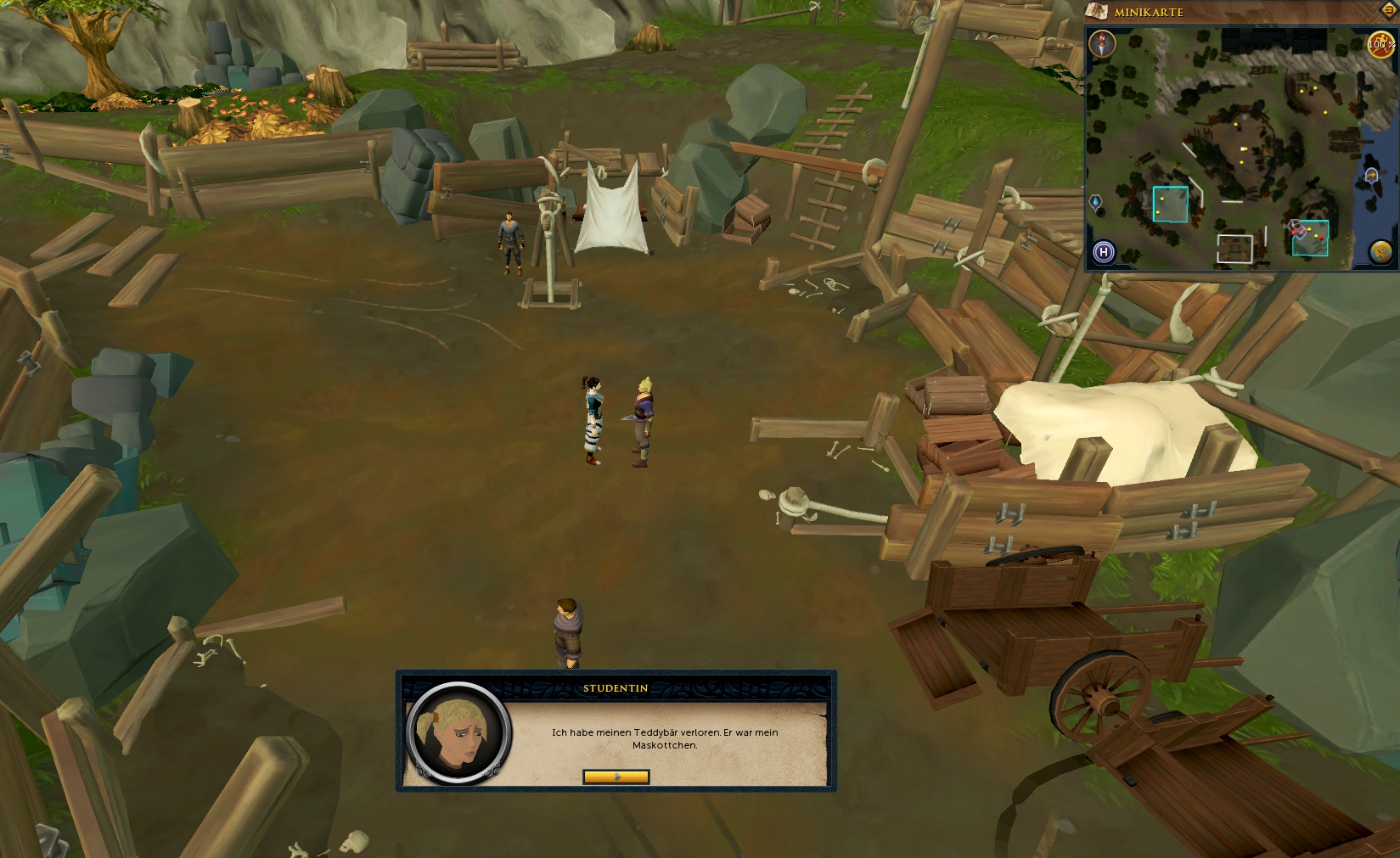This screenshot has width=1400, height=858.
Task: Activate the purple H home teleport button
Action: [x=1103, y=251]
